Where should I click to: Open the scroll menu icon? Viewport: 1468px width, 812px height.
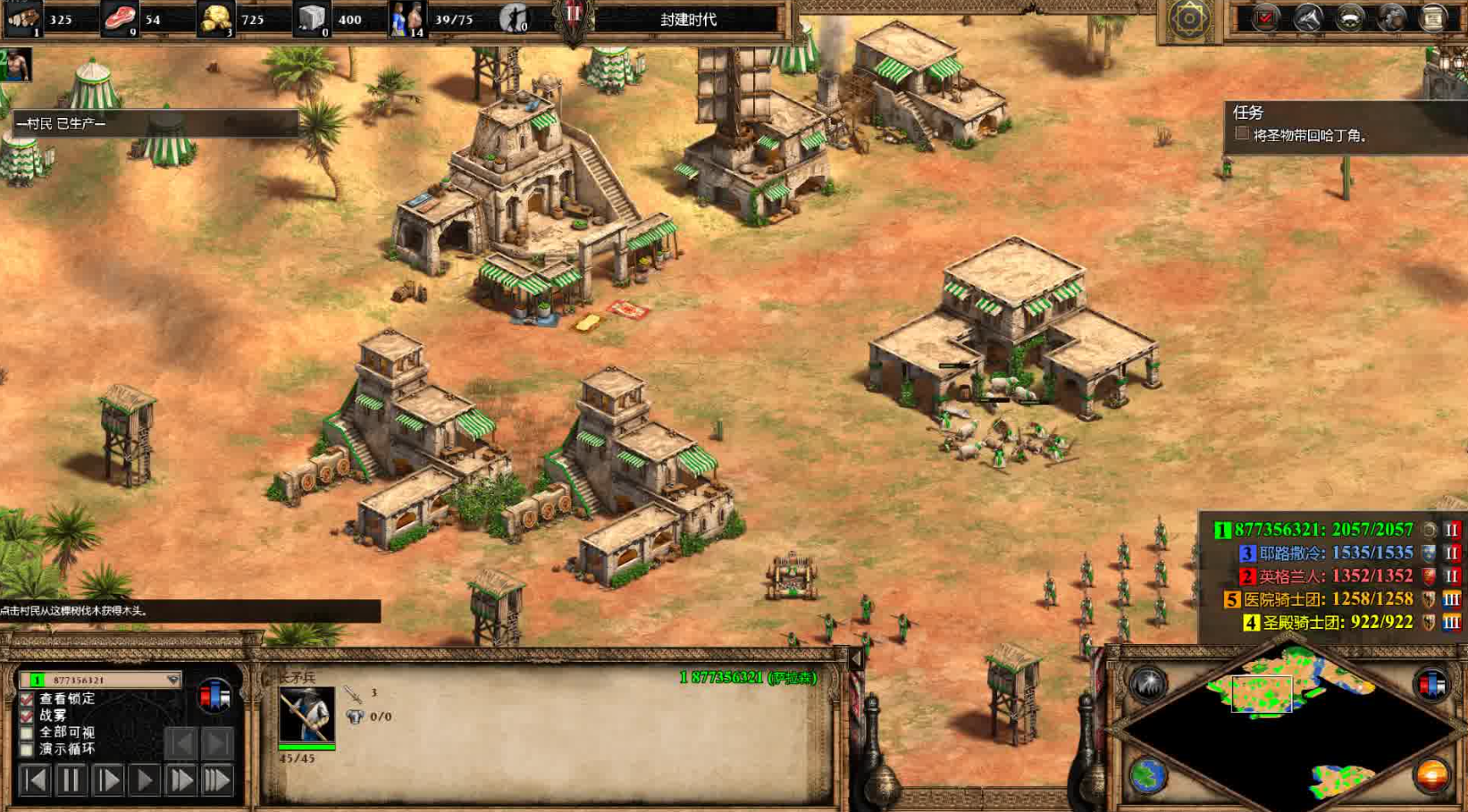click(x=1432, y=19)
